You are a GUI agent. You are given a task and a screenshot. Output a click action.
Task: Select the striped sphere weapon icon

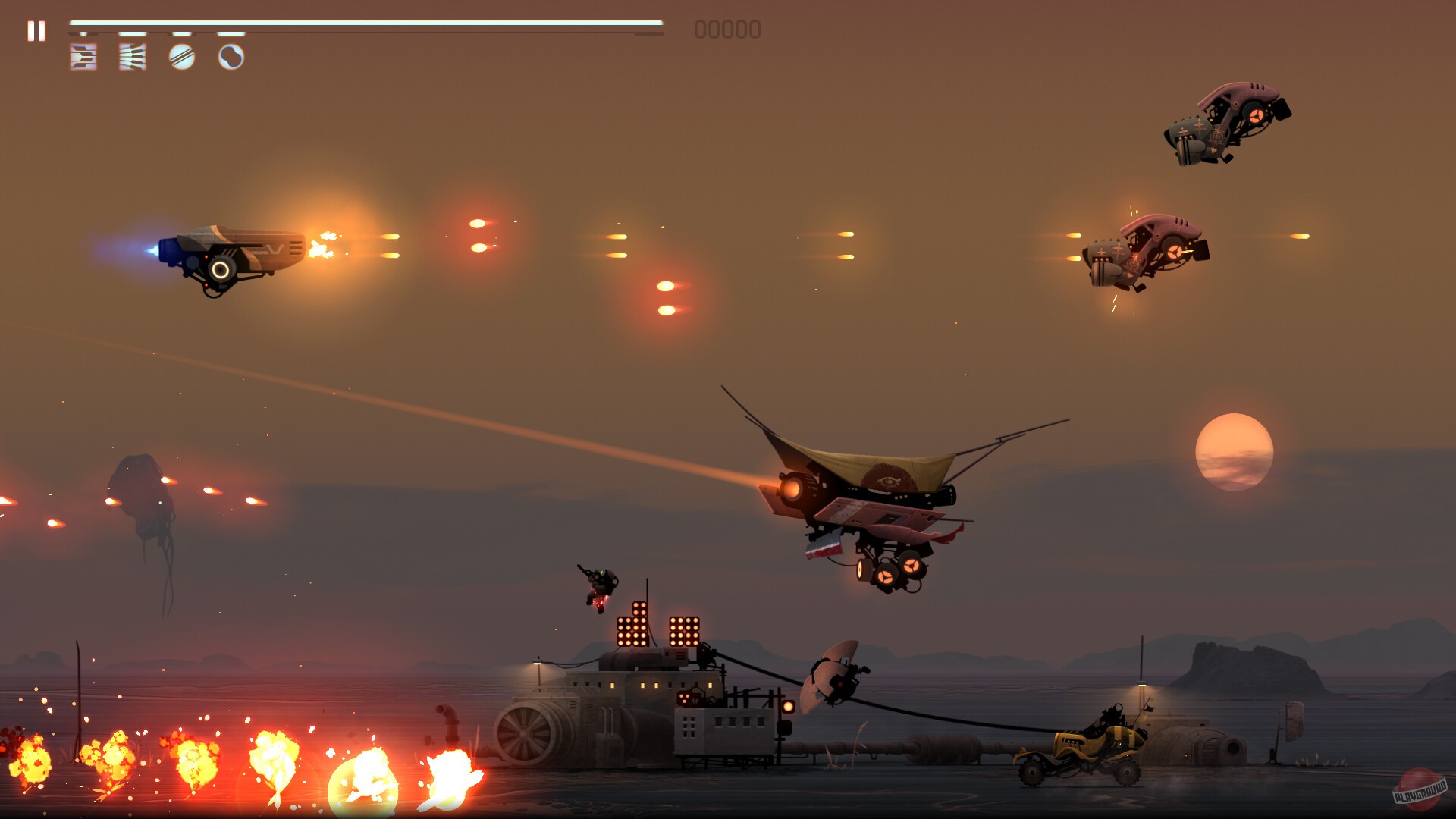(182, 58)
